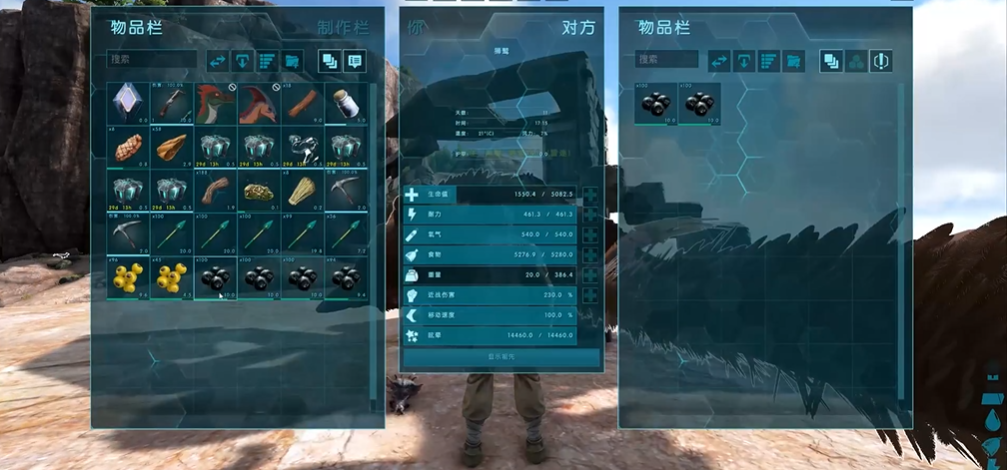Select the rifle item slot
The image size is (1007, 470).
coord(173,104)
